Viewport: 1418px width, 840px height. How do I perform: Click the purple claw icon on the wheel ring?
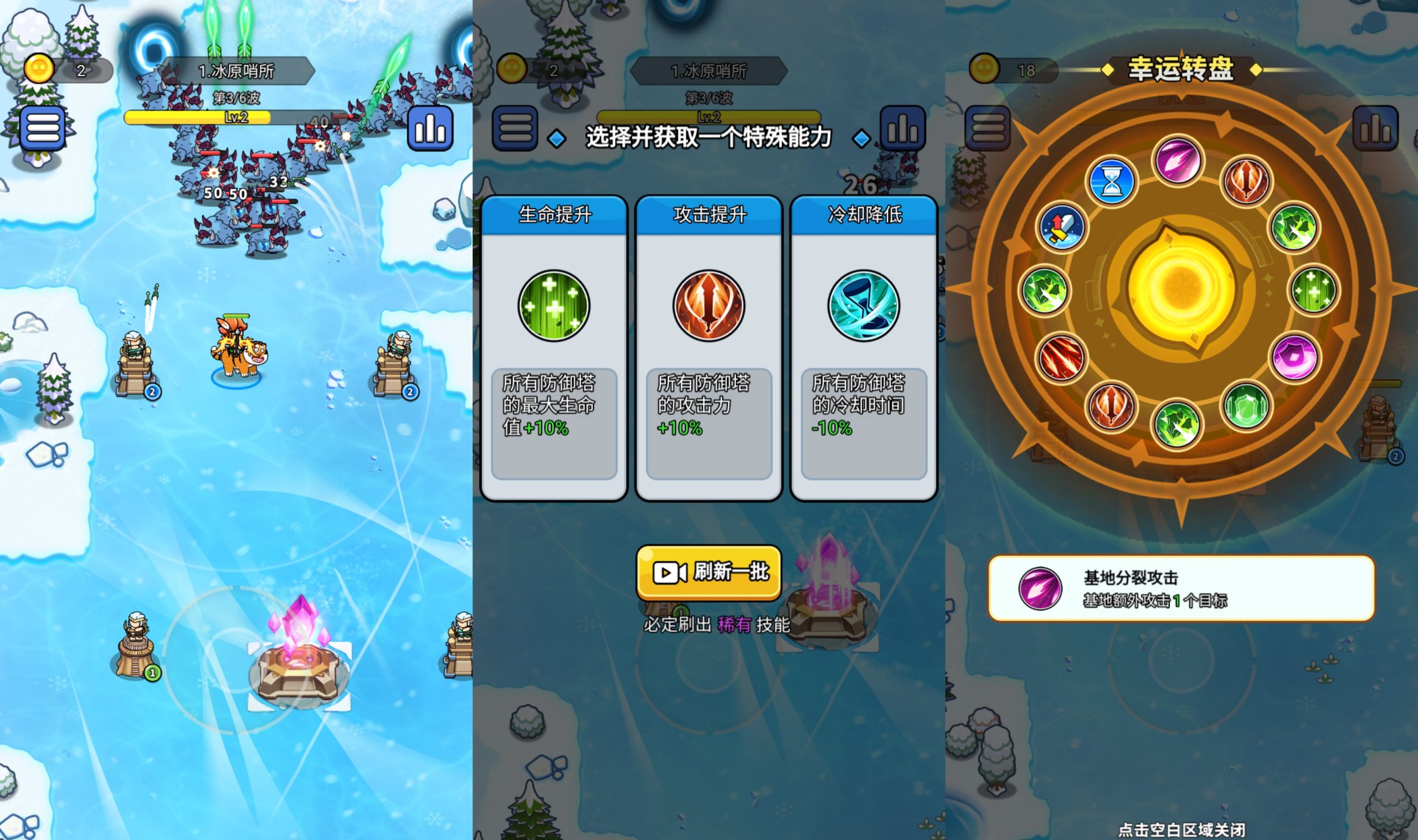pyautogui.click(x=1179, y=159)
